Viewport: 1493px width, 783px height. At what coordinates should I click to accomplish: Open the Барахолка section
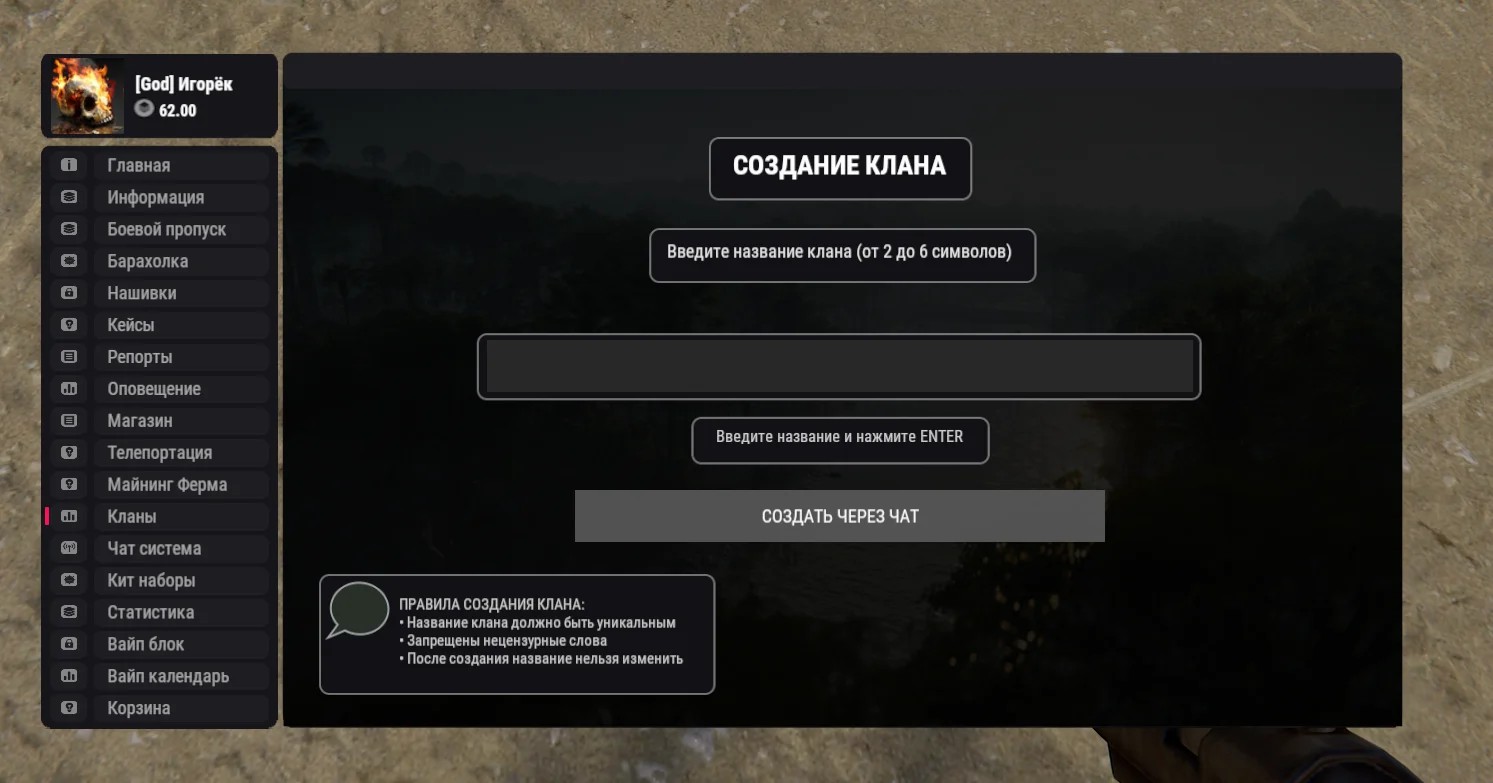point(150,261)
